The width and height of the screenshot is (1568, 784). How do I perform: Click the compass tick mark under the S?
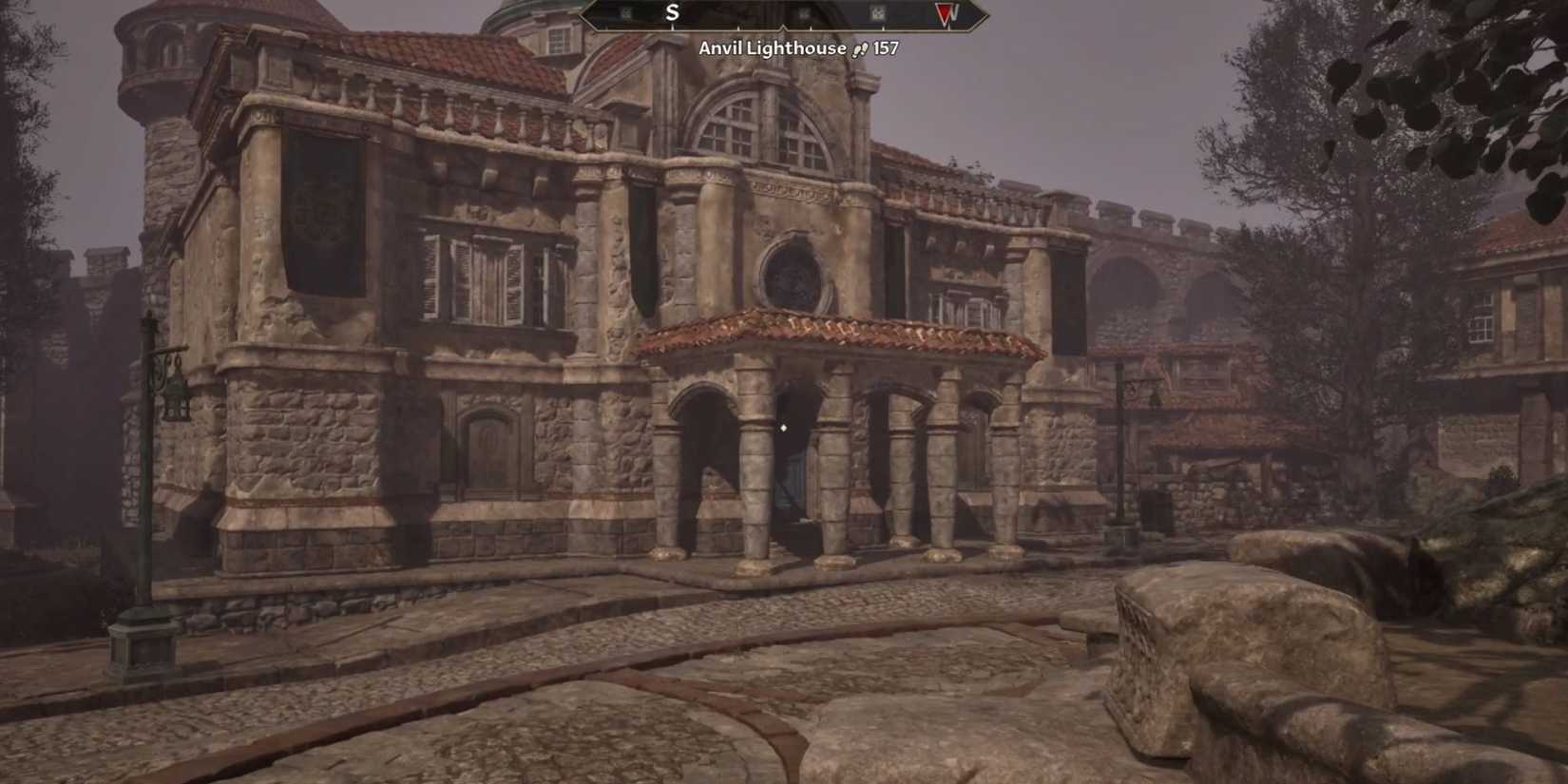672,27
